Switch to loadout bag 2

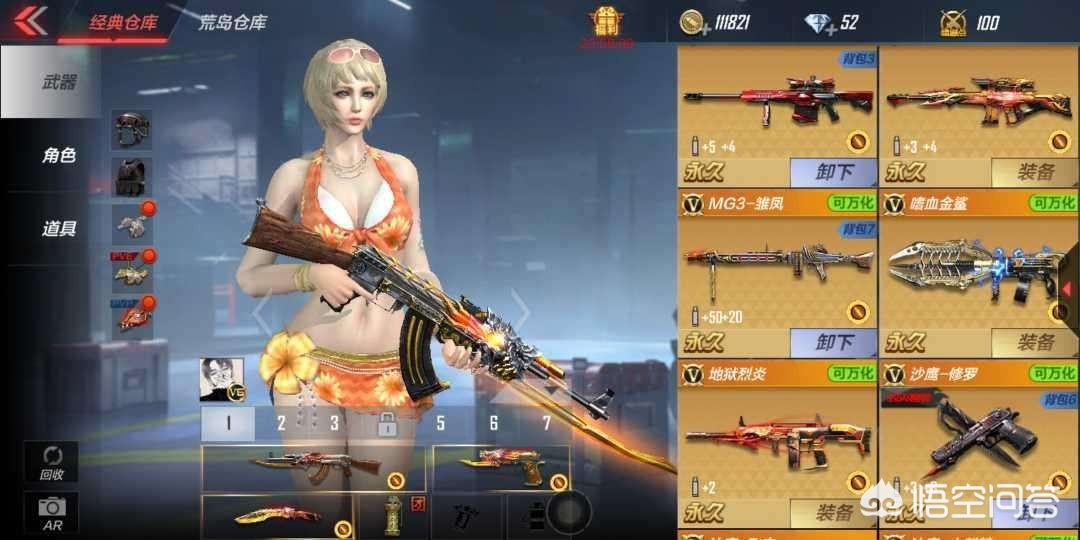click(x=282, y=423)
